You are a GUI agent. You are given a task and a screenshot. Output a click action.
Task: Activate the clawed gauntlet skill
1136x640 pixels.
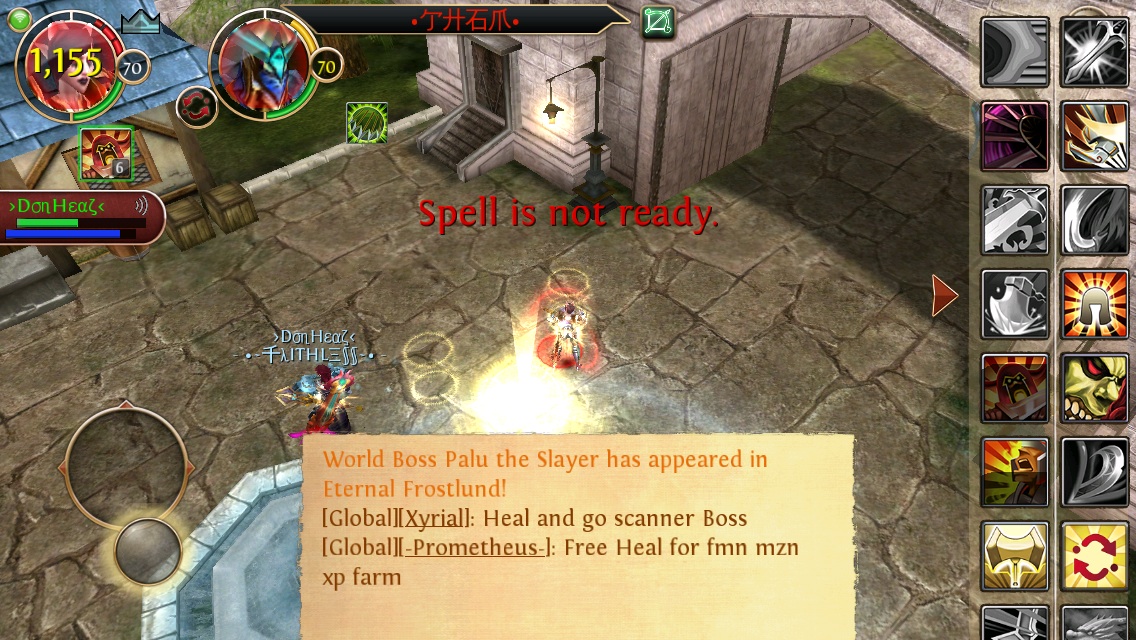[x=1095, y=135]
